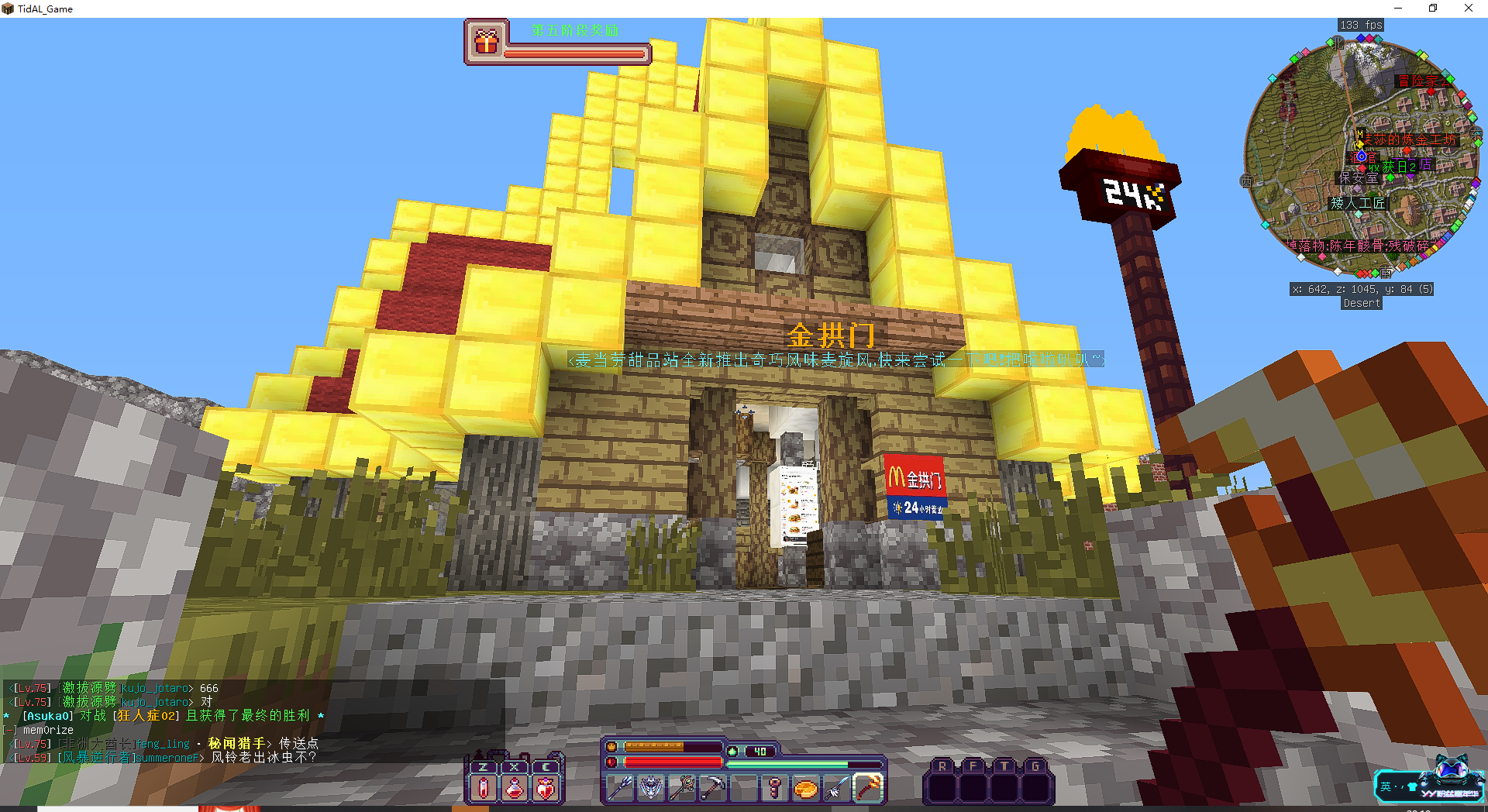
Task: Use the red vial potion in Z slot
Action: (484, 788)
